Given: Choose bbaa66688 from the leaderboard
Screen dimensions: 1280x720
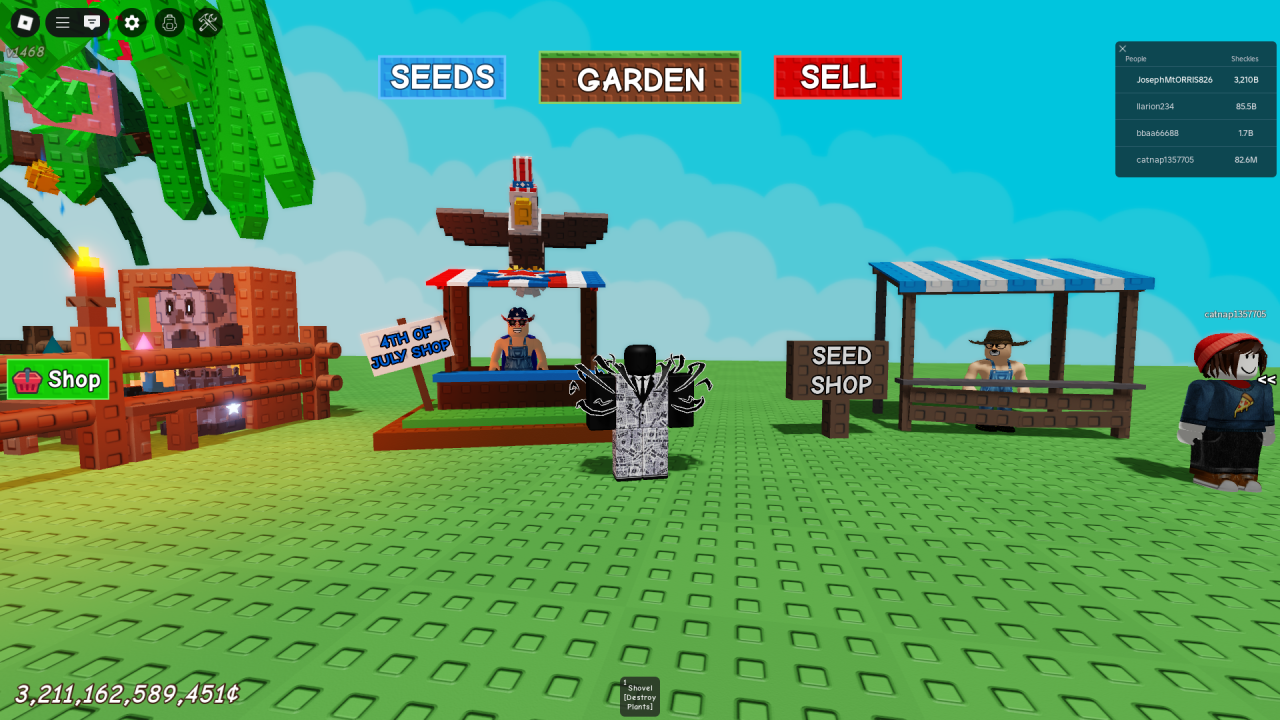Looking at the screenshot, I should [x=1157, y=133].
